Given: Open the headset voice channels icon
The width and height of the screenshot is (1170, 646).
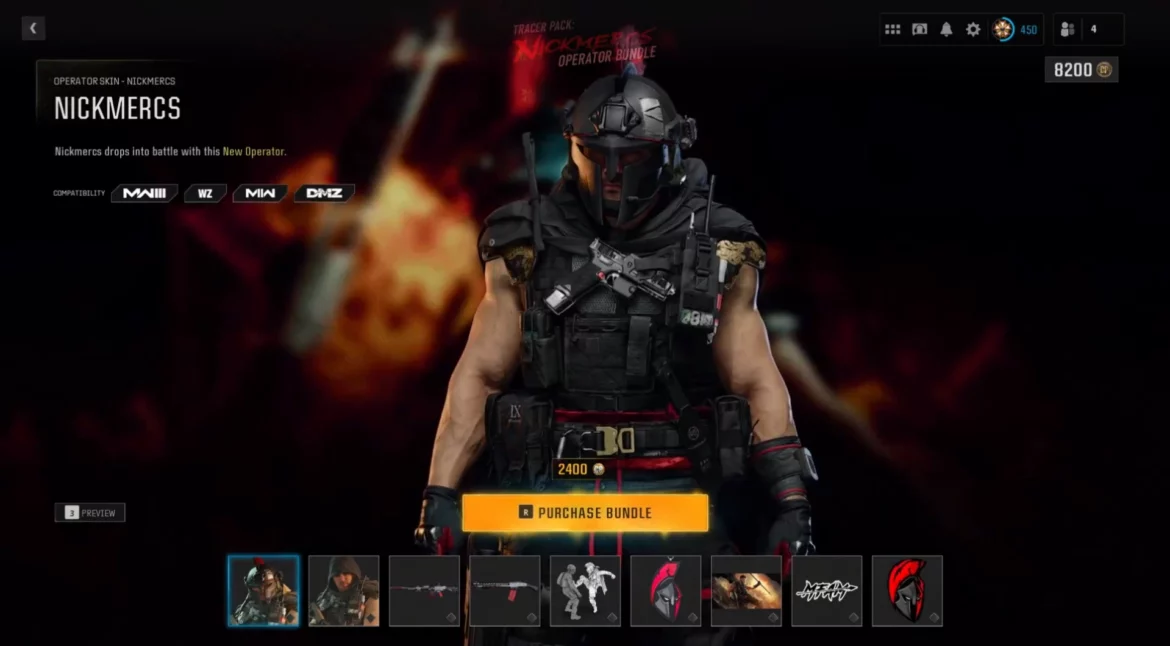Looking at the screenshot, I should point(920,30).
